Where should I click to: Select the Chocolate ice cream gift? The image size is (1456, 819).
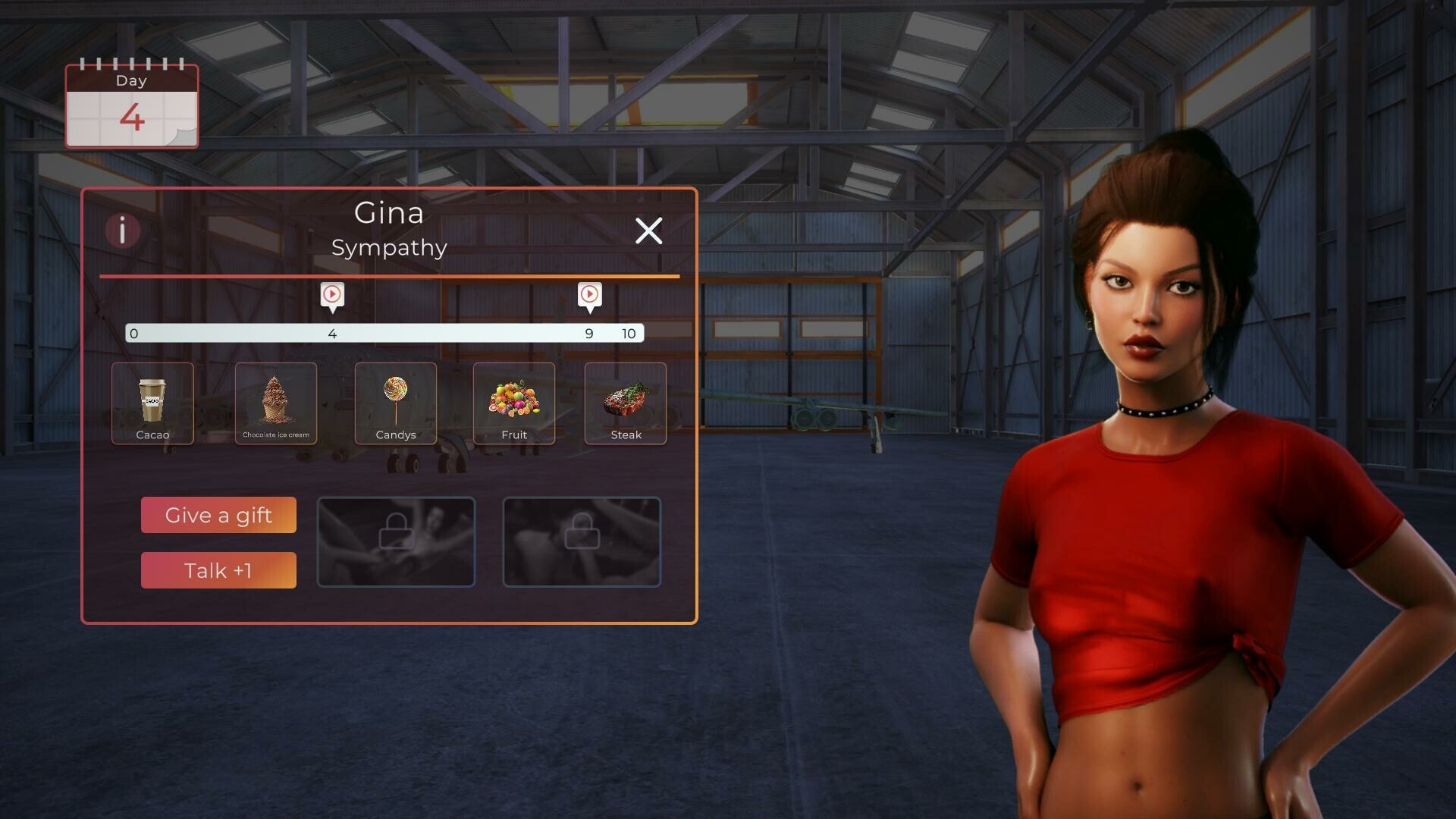275,403
